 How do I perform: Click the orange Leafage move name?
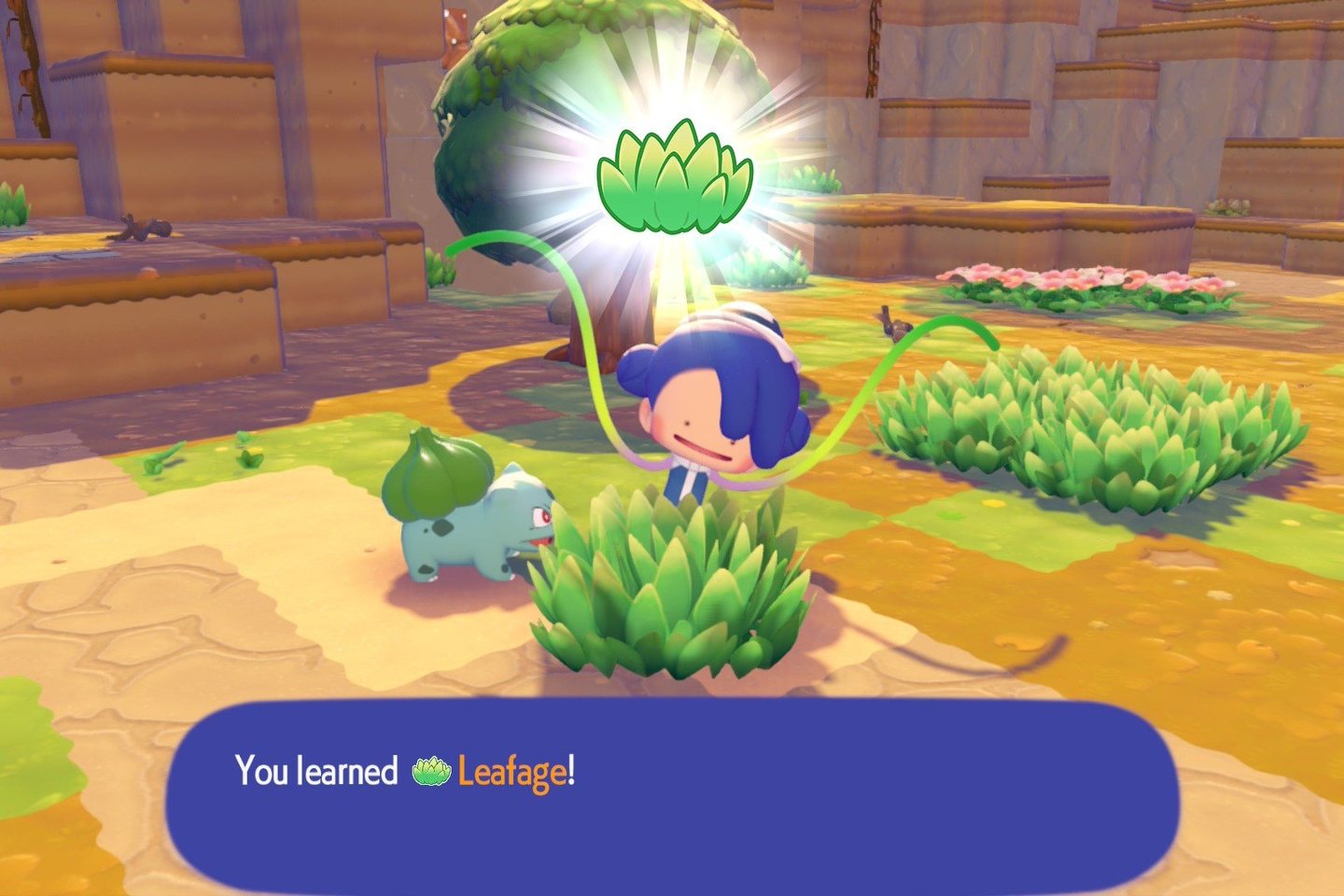pos(511,772)
